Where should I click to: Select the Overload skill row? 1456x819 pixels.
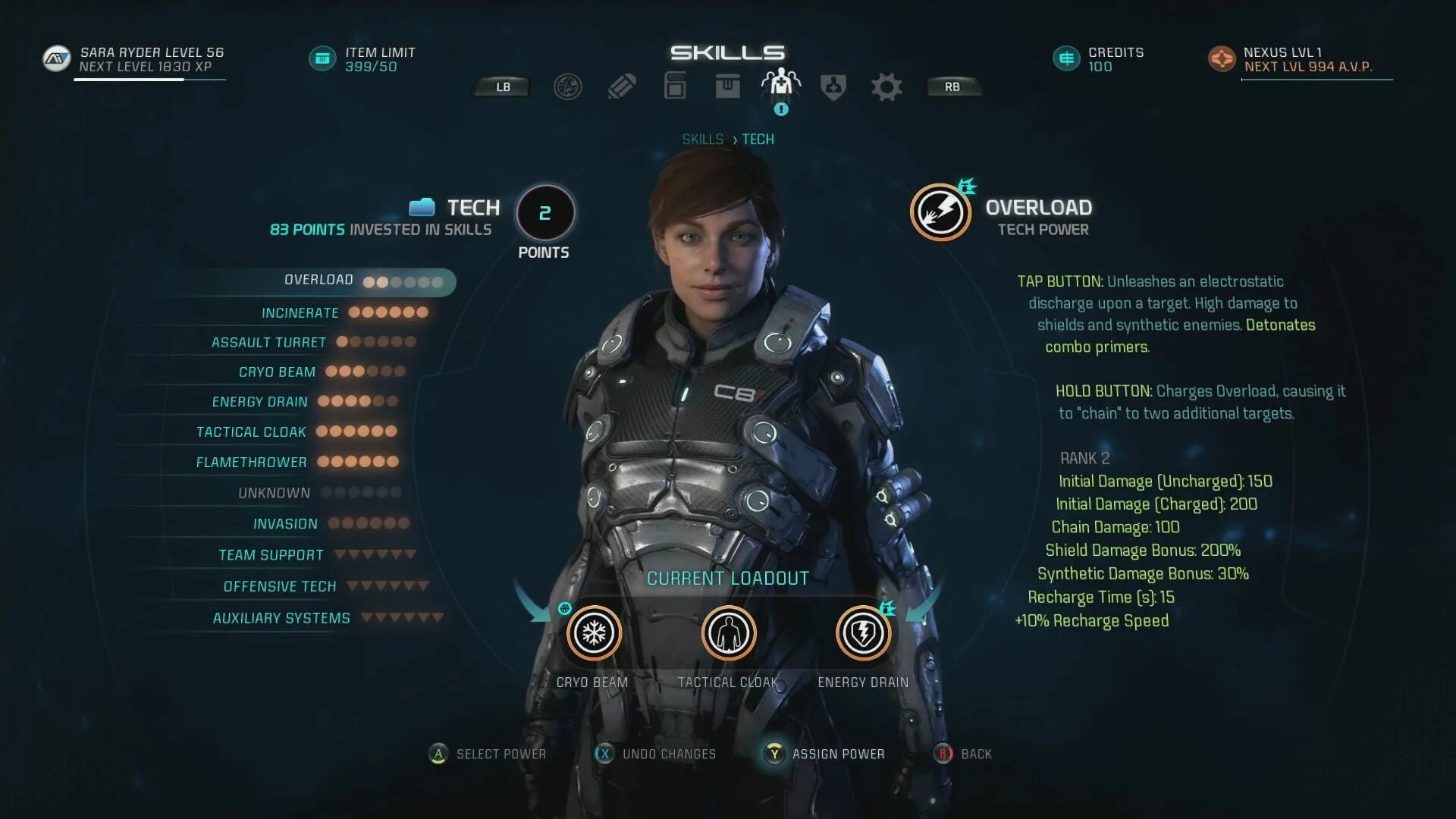[319, 281]
